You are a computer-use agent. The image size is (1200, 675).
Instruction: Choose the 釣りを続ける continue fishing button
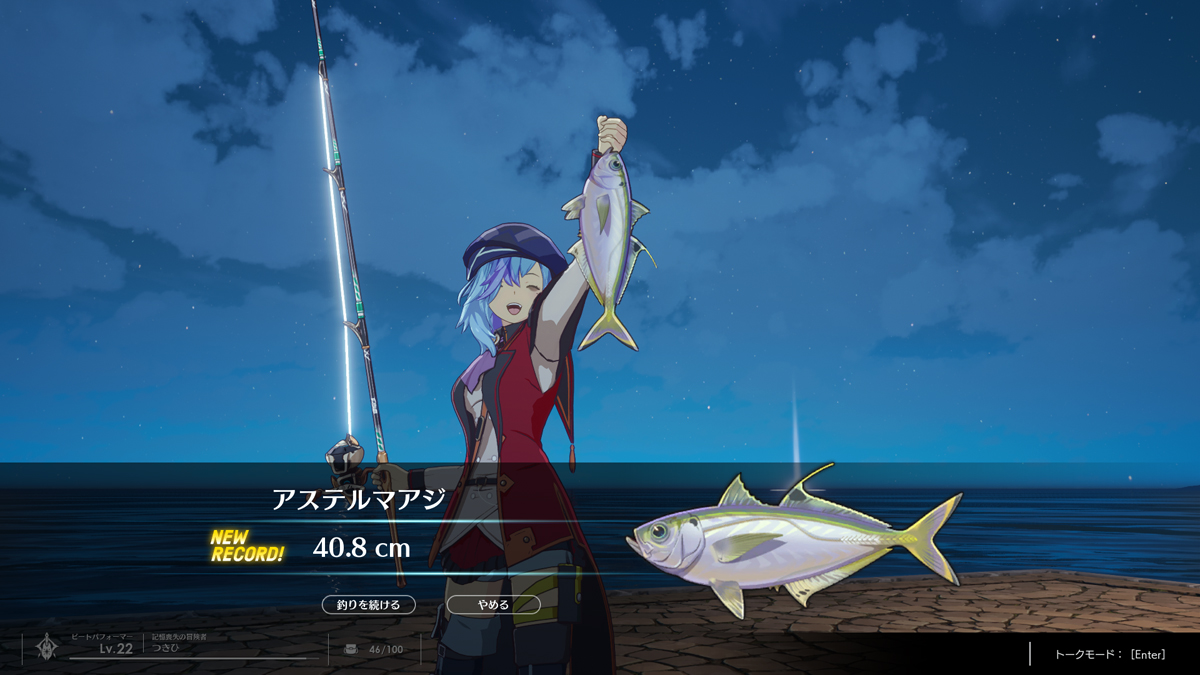[x=369, y=605]
